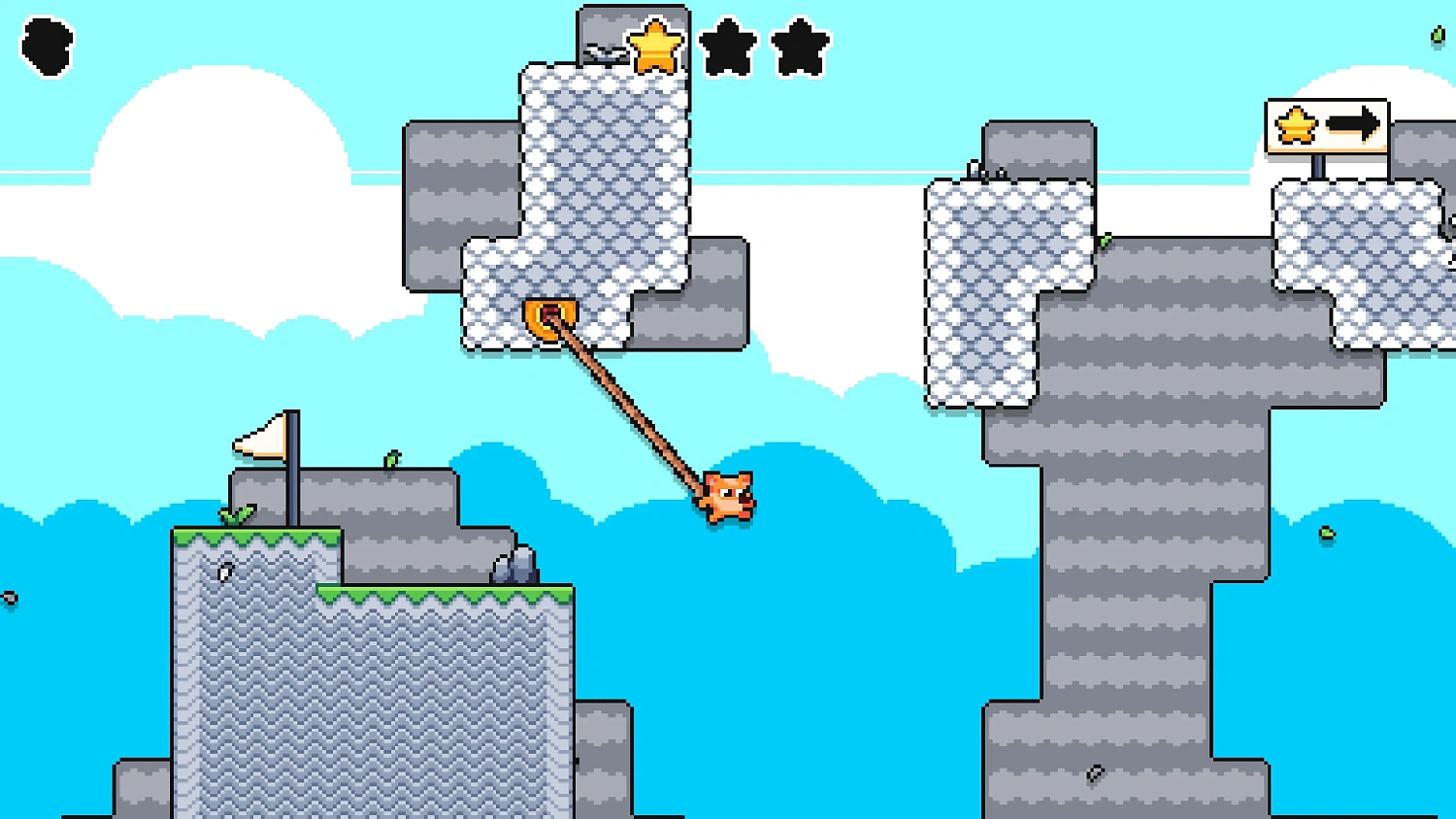Screen dimensions: 1456x819
Task: Click the gold star on the signpost
Action: click(1295, 125)
